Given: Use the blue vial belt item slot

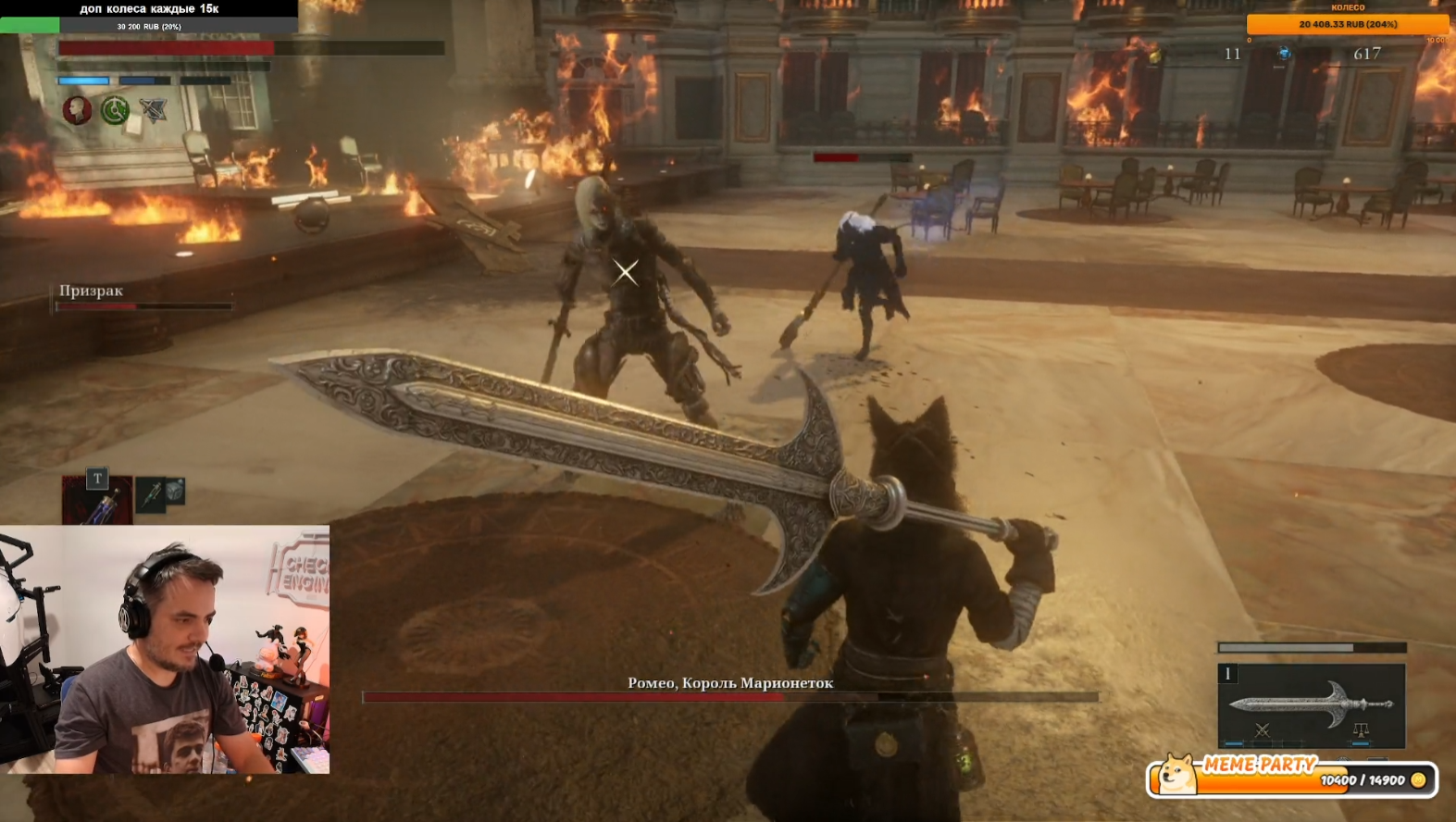Looking at the screenshot, I should point(97,501).
